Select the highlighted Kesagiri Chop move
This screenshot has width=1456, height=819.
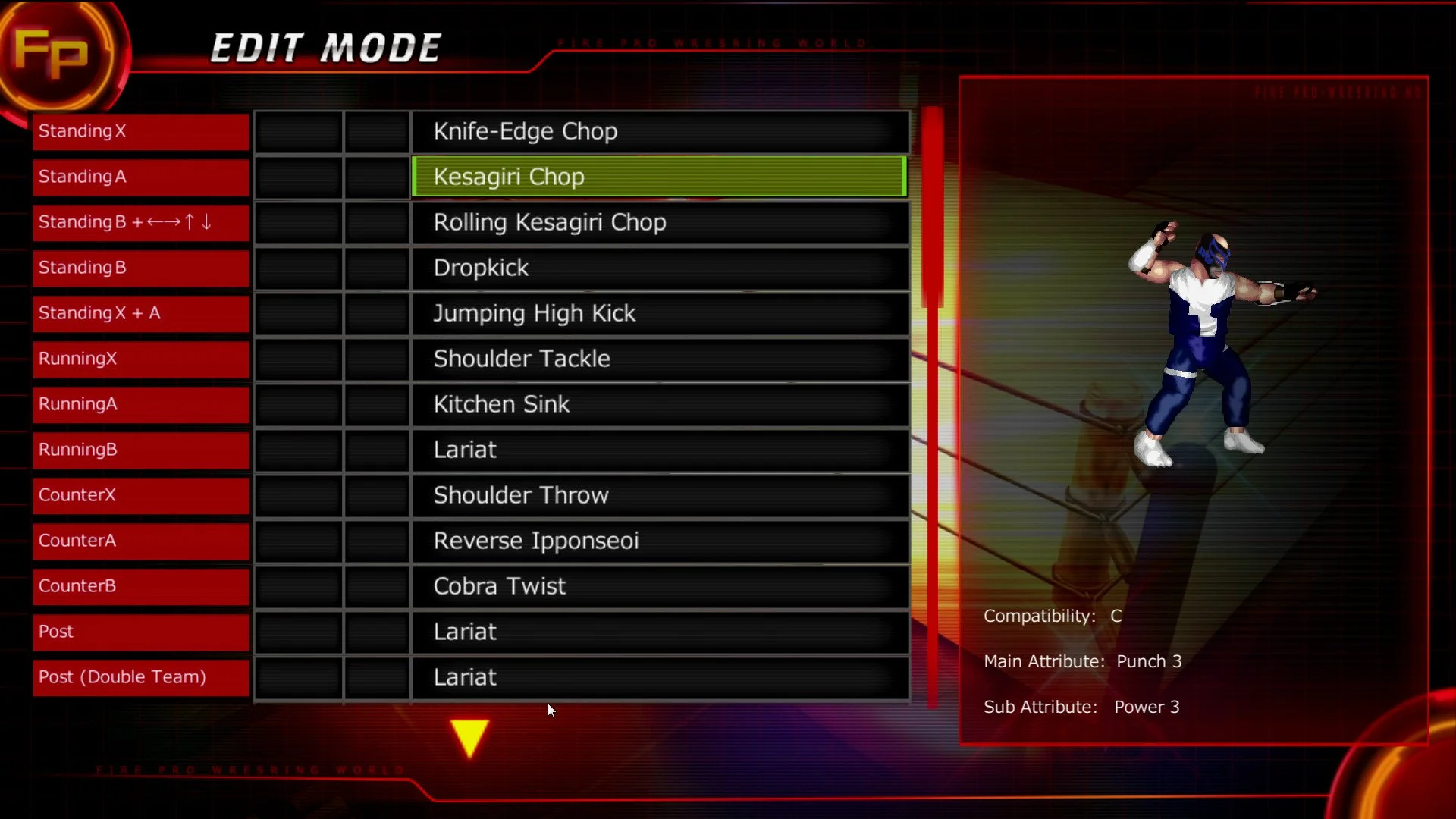659,176
